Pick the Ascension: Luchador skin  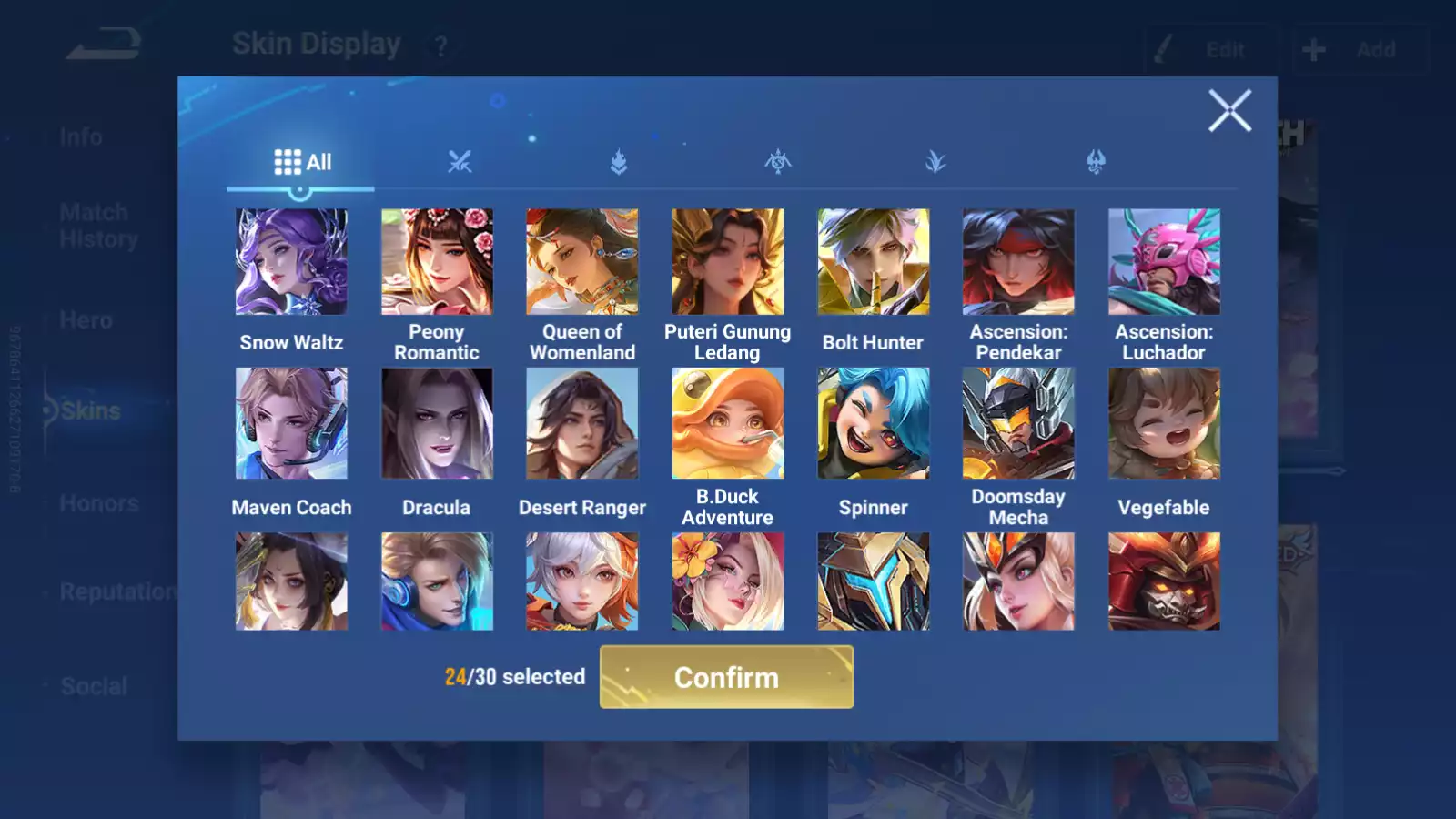[1164, 262]
